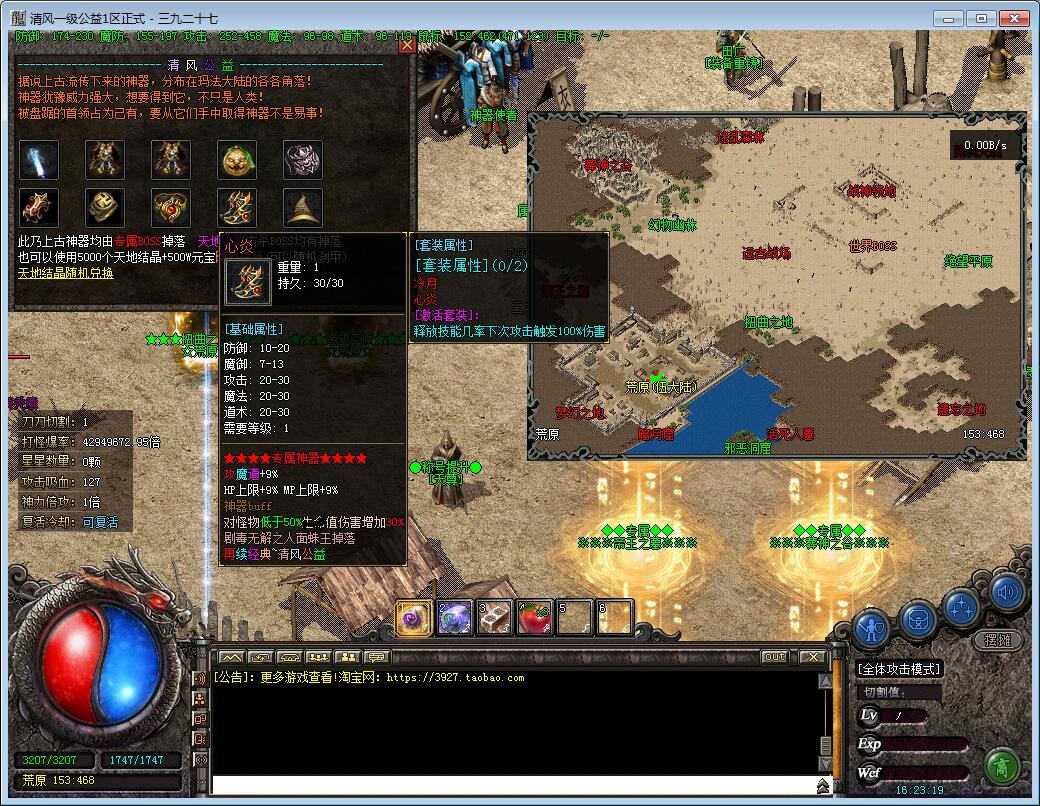This screenshot has width=1040, height=806.
Task: Use the blue orb item in hotbar slot two
Action: pos(455,618)
